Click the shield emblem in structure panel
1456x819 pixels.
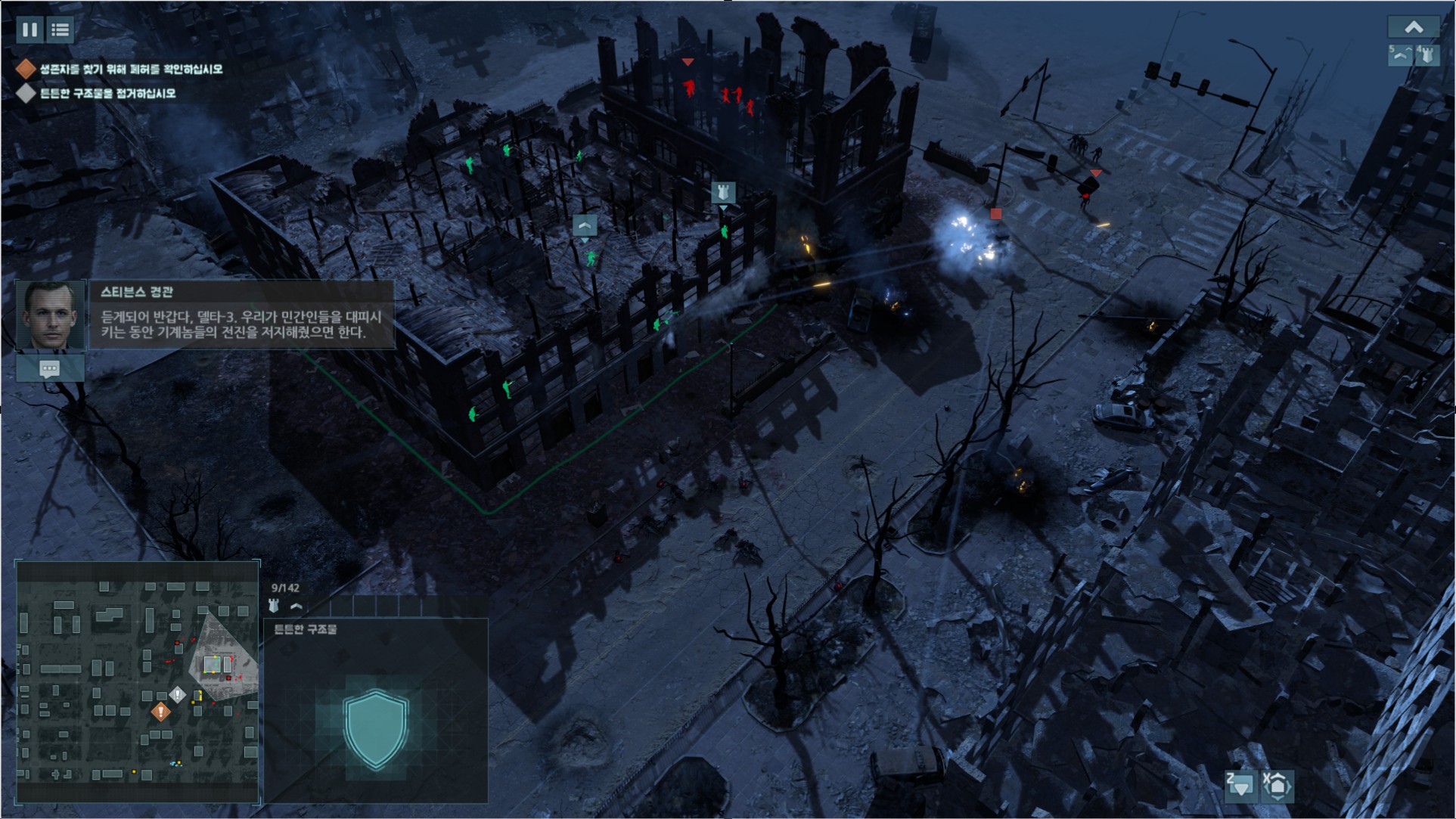click(376, 729)
